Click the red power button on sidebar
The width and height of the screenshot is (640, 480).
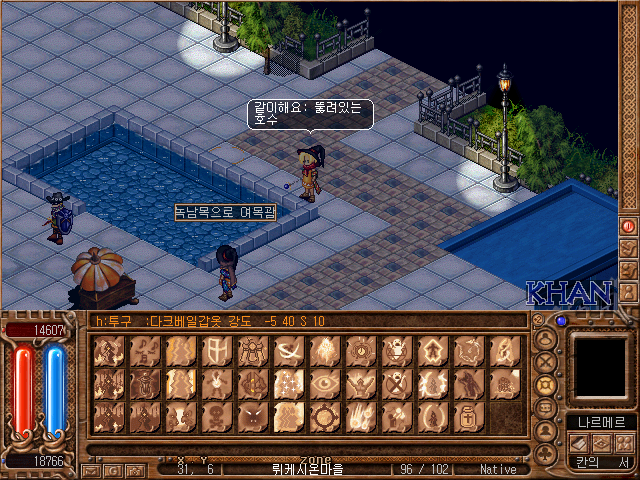pyautogui.click(x=629, y=226)
